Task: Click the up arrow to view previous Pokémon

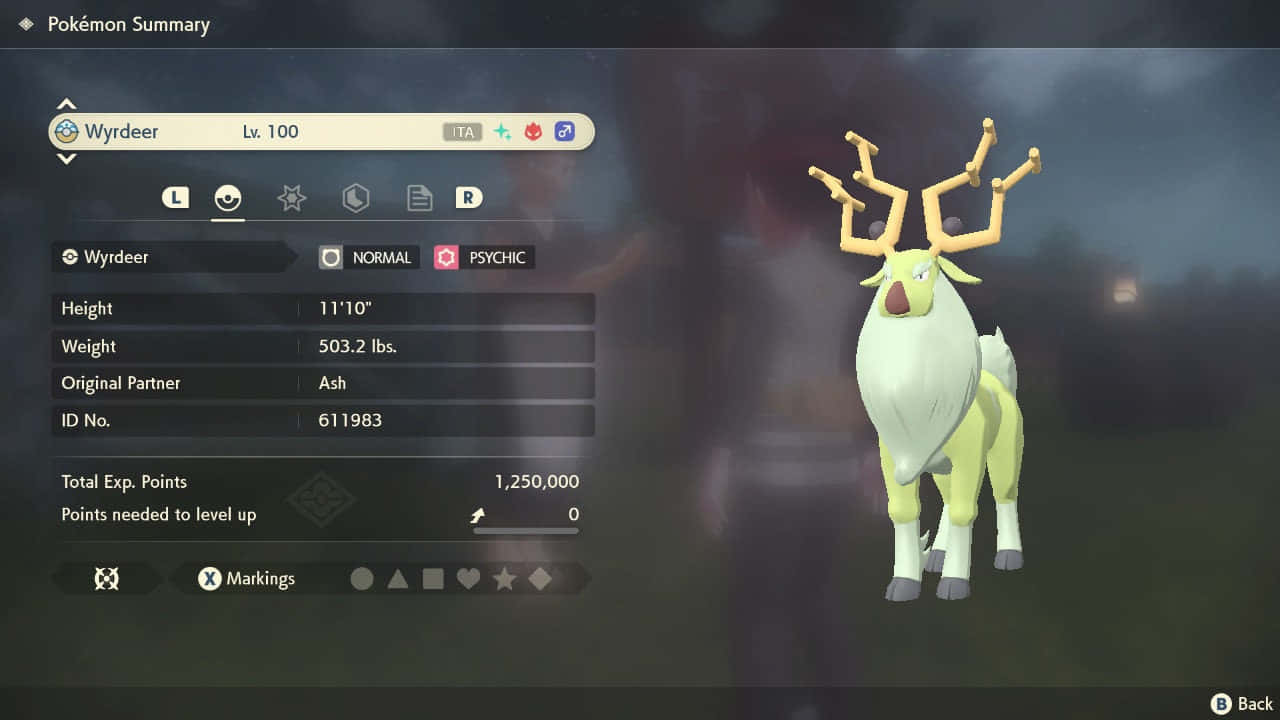Action: coord(66,103)
